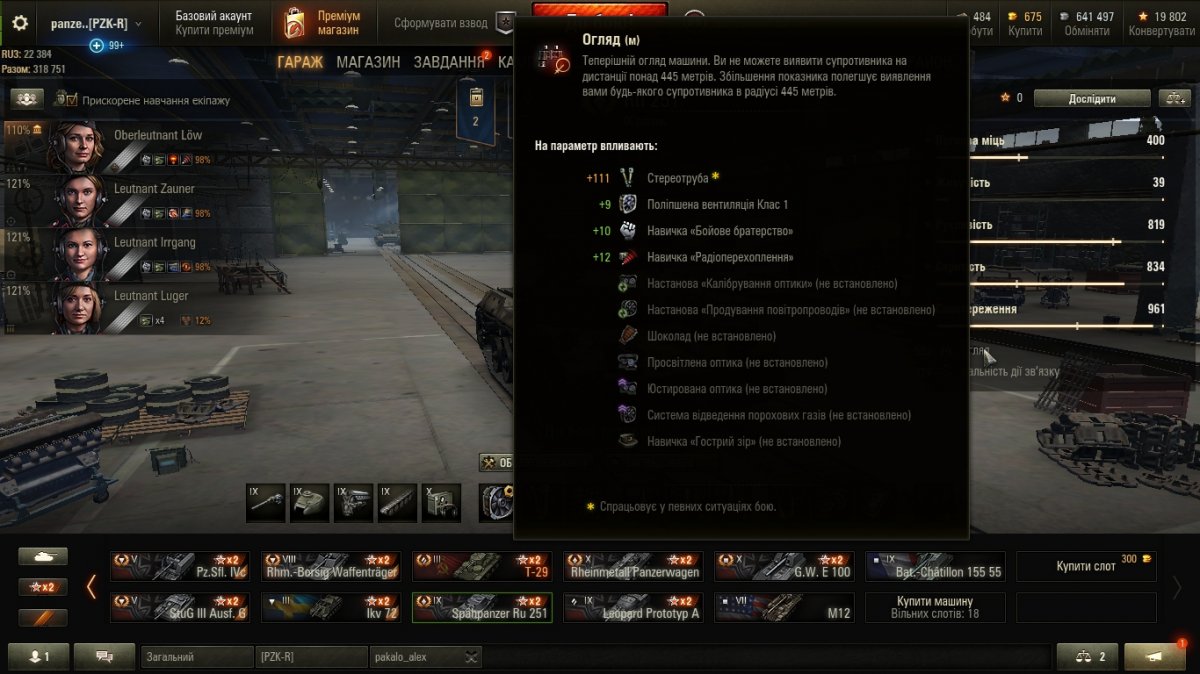The height and width of the screenshot is (674, 1200).
Task: Select the ГАРАЖ tab
Action: click(300, 62)
